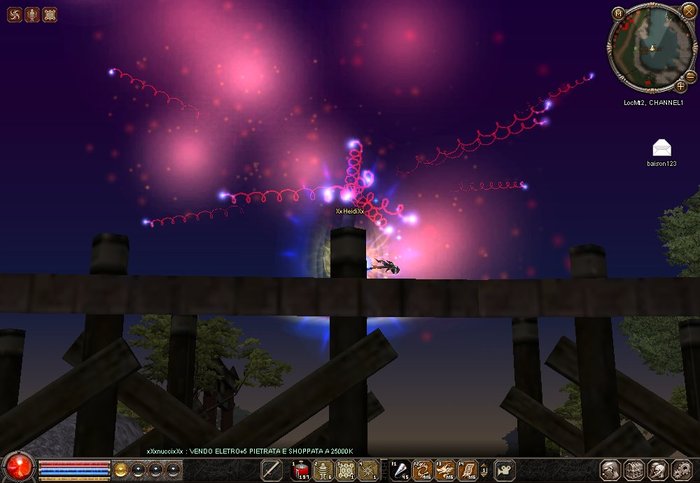Toggle the camera view mode icon
Image resolution: width=700 pixels, height=483 pixels.
click(505, 468)
